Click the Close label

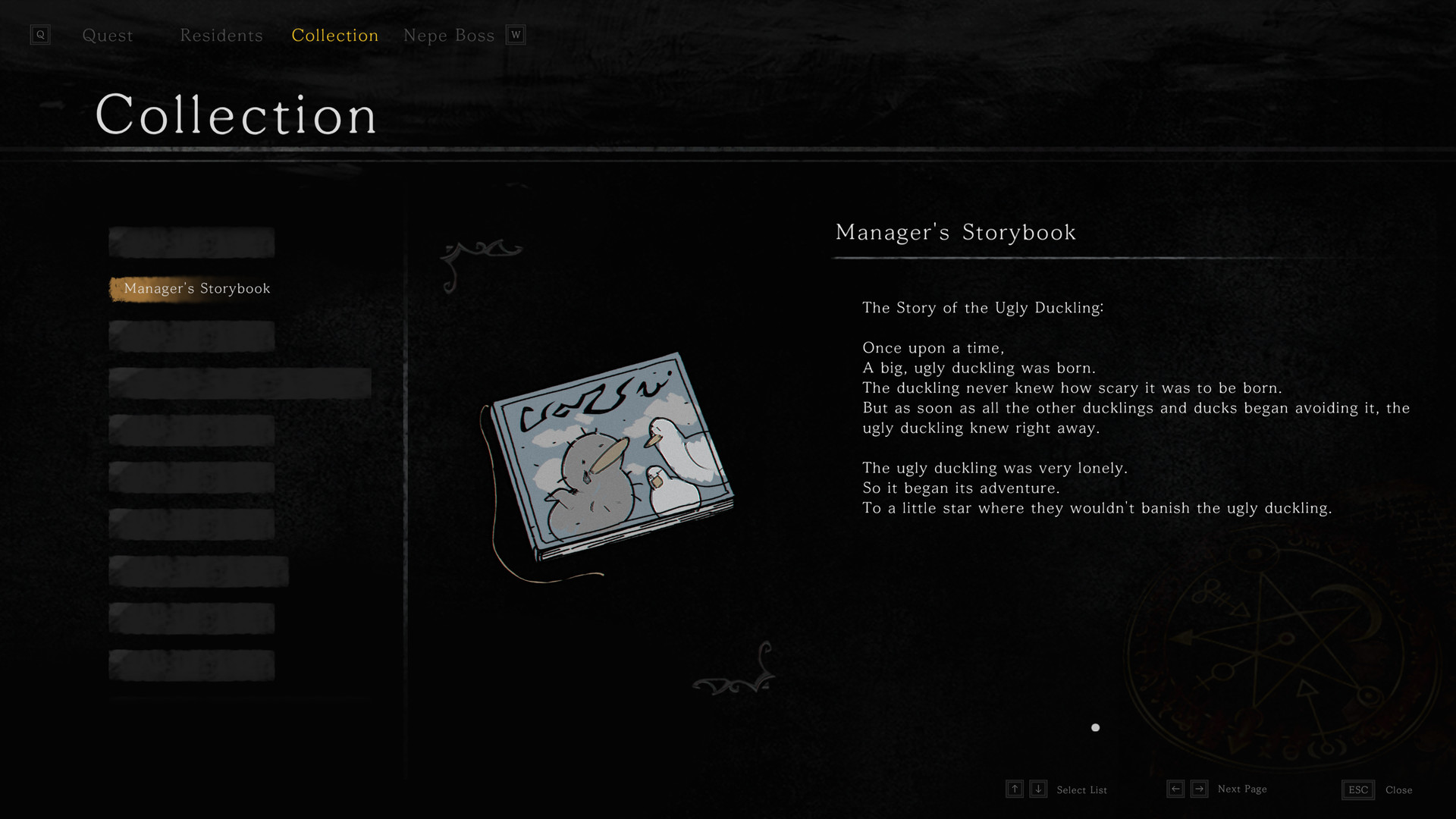coord(1401,790)
